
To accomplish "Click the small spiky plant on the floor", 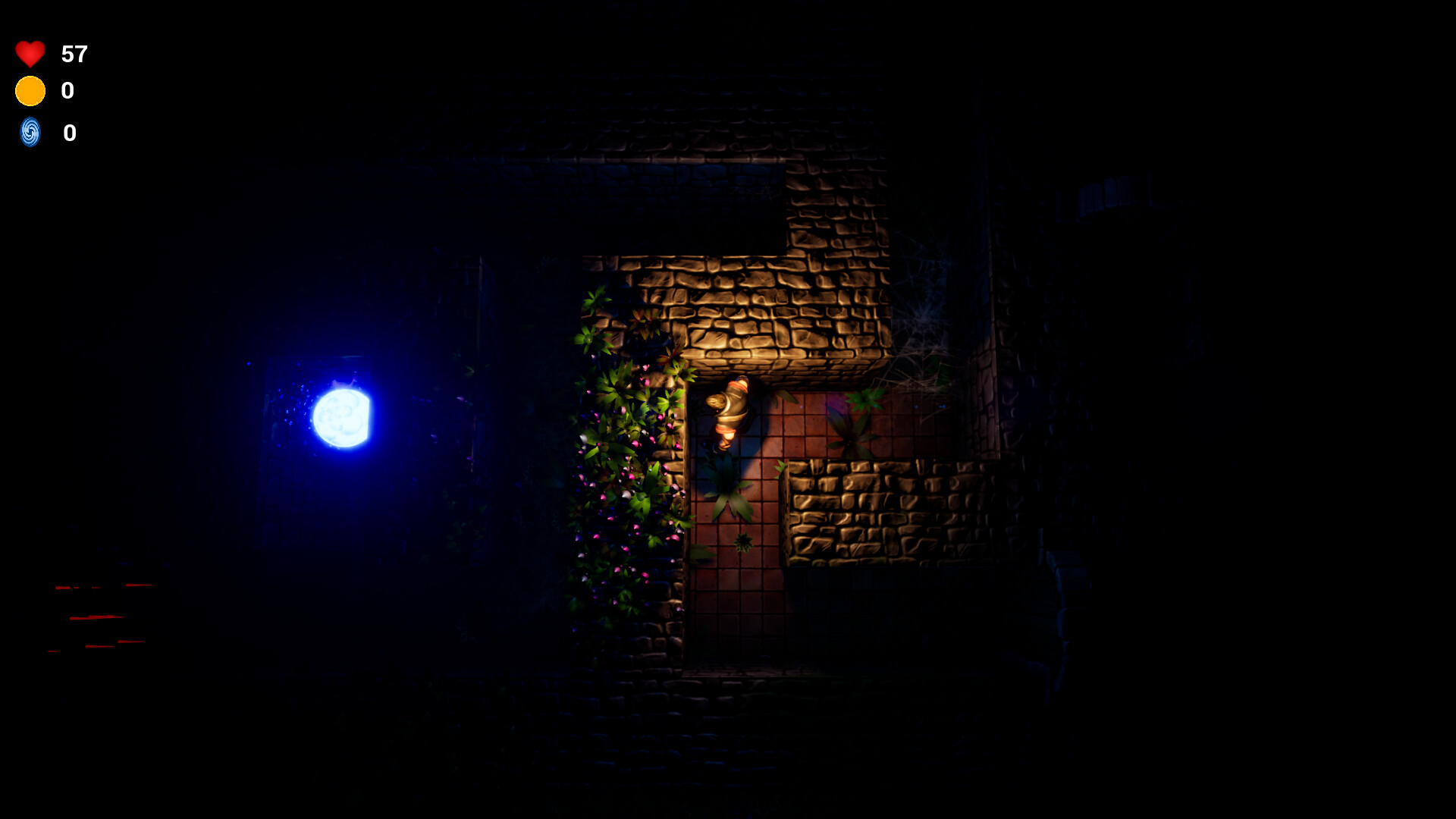I will point(742,540).
